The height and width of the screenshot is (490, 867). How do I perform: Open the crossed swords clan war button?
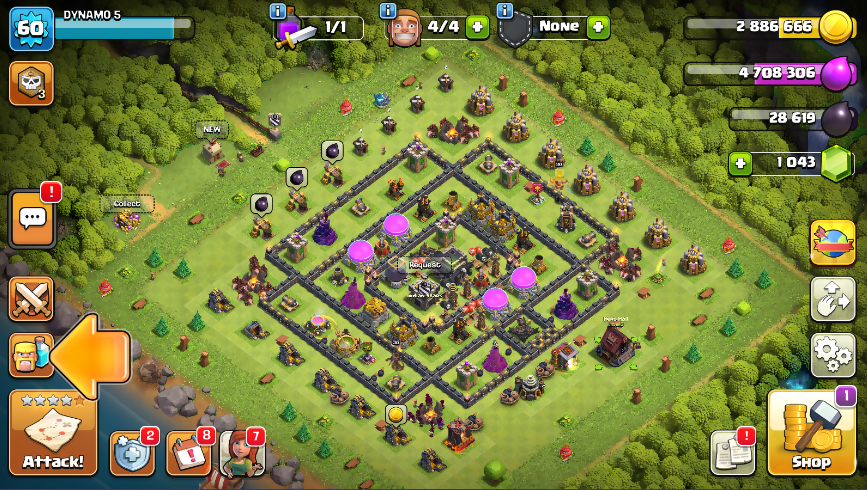pos(31,298)
